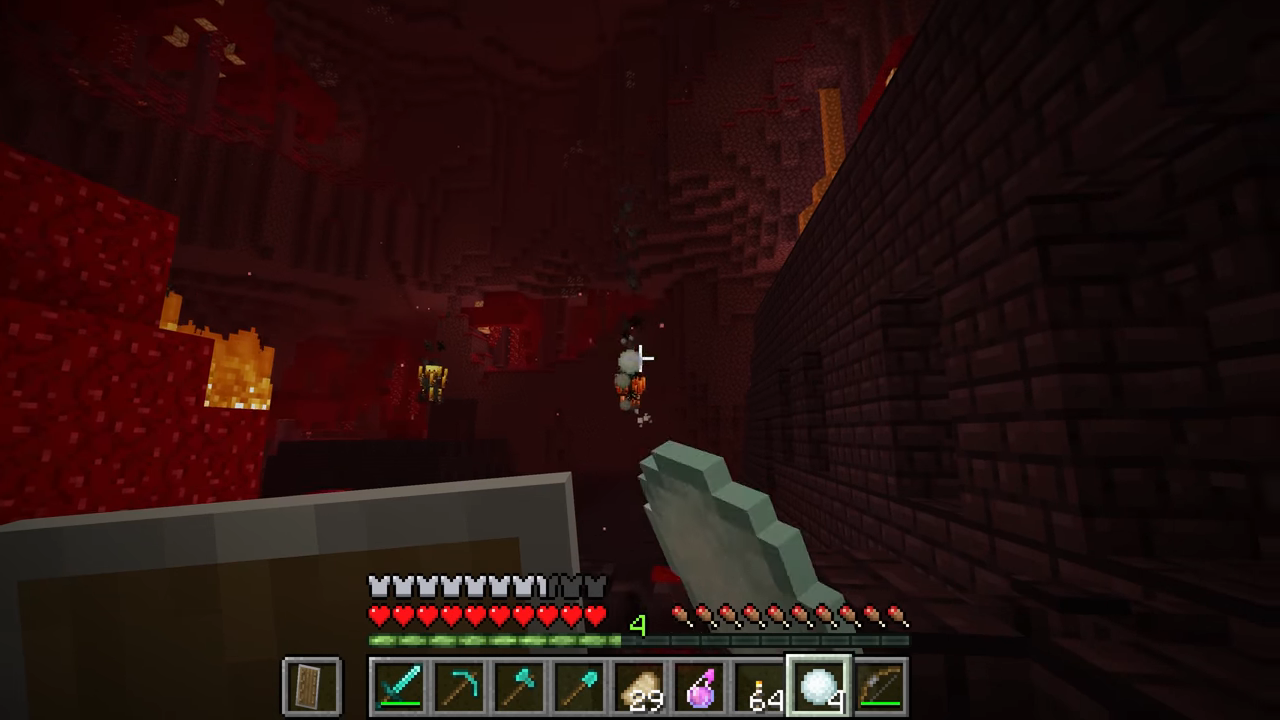Choose the diamond axe in hotbar
The height and width of the screenshot is (720, 1280).
(x=519, y=687)
